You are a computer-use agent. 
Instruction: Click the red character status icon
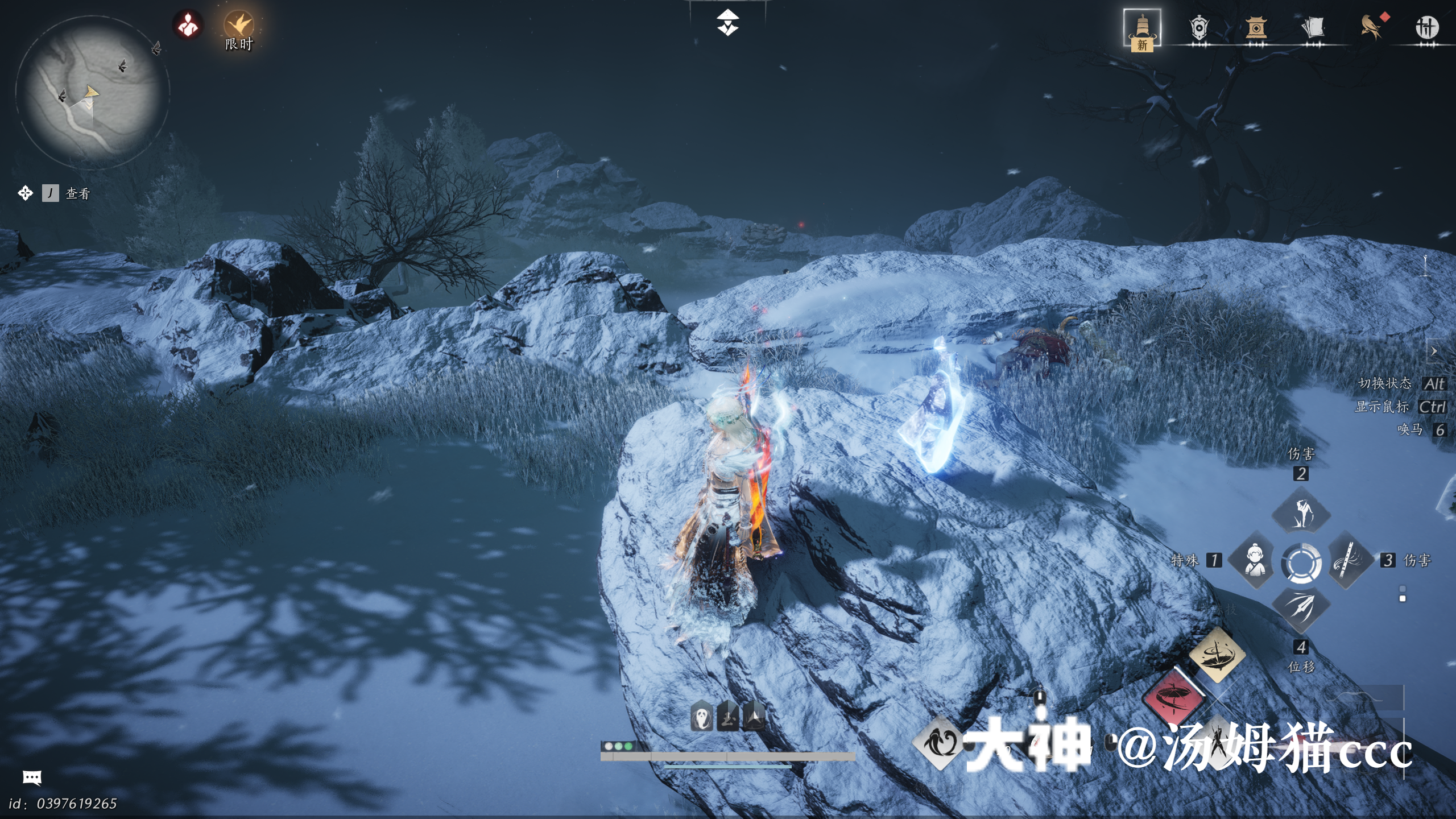click(188, 26)
